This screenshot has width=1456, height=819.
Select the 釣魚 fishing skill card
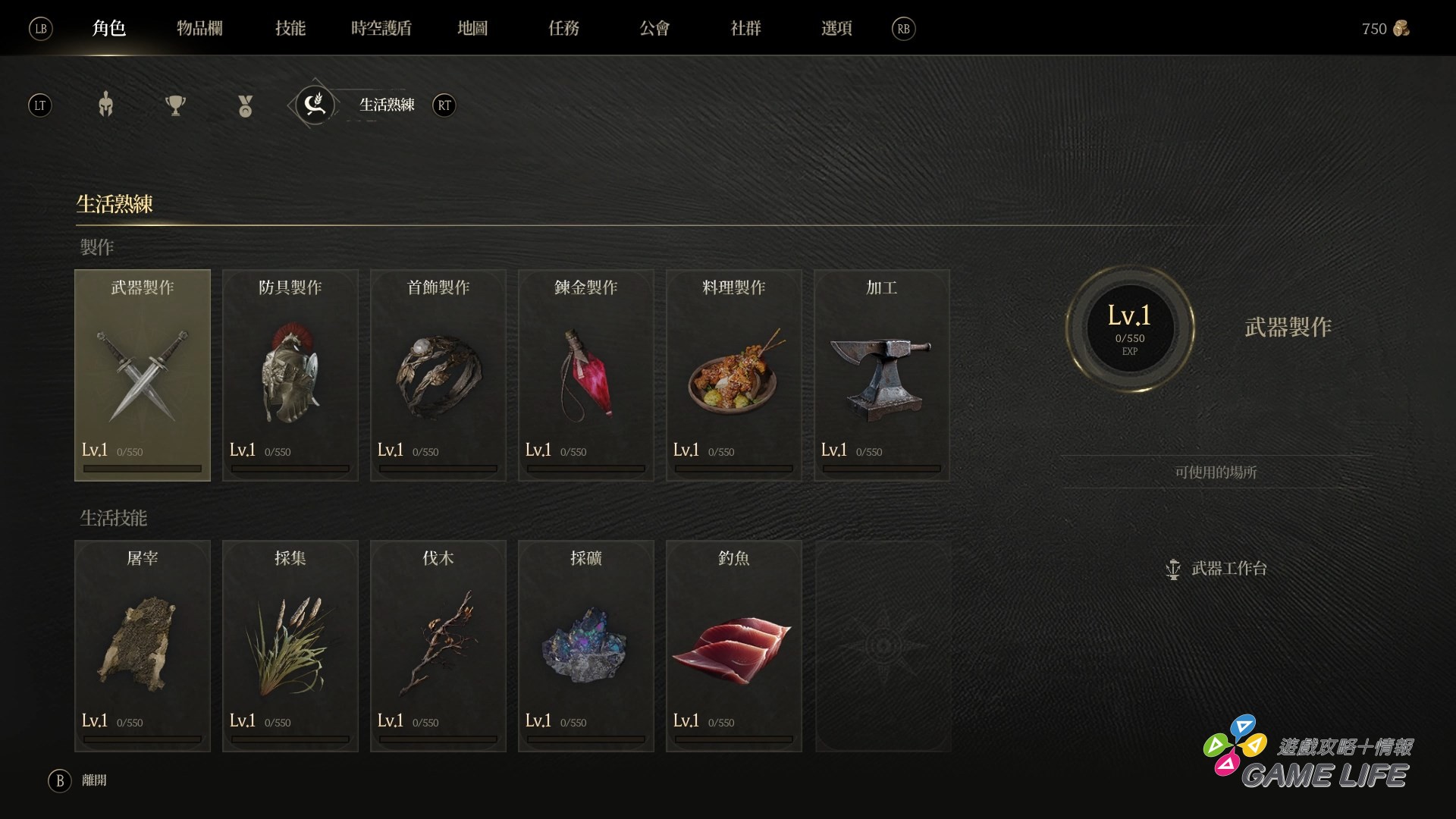(x=734, y=645)
